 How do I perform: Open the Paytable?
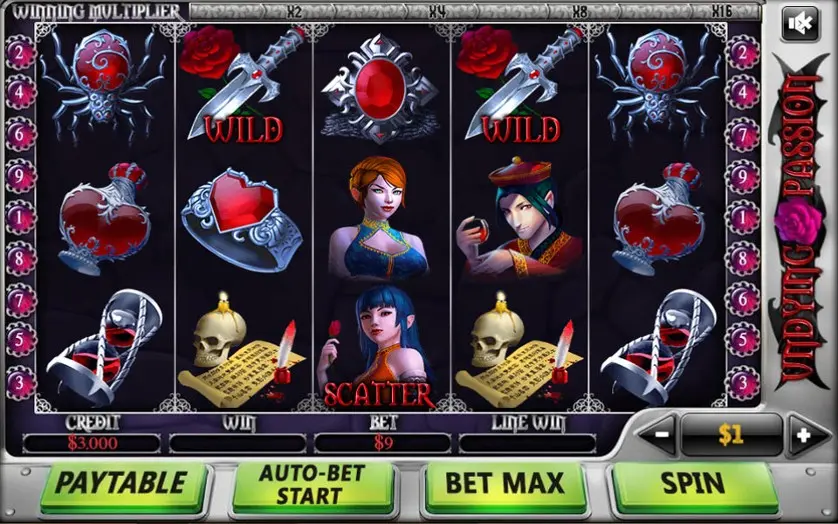[x=120, y=484]
